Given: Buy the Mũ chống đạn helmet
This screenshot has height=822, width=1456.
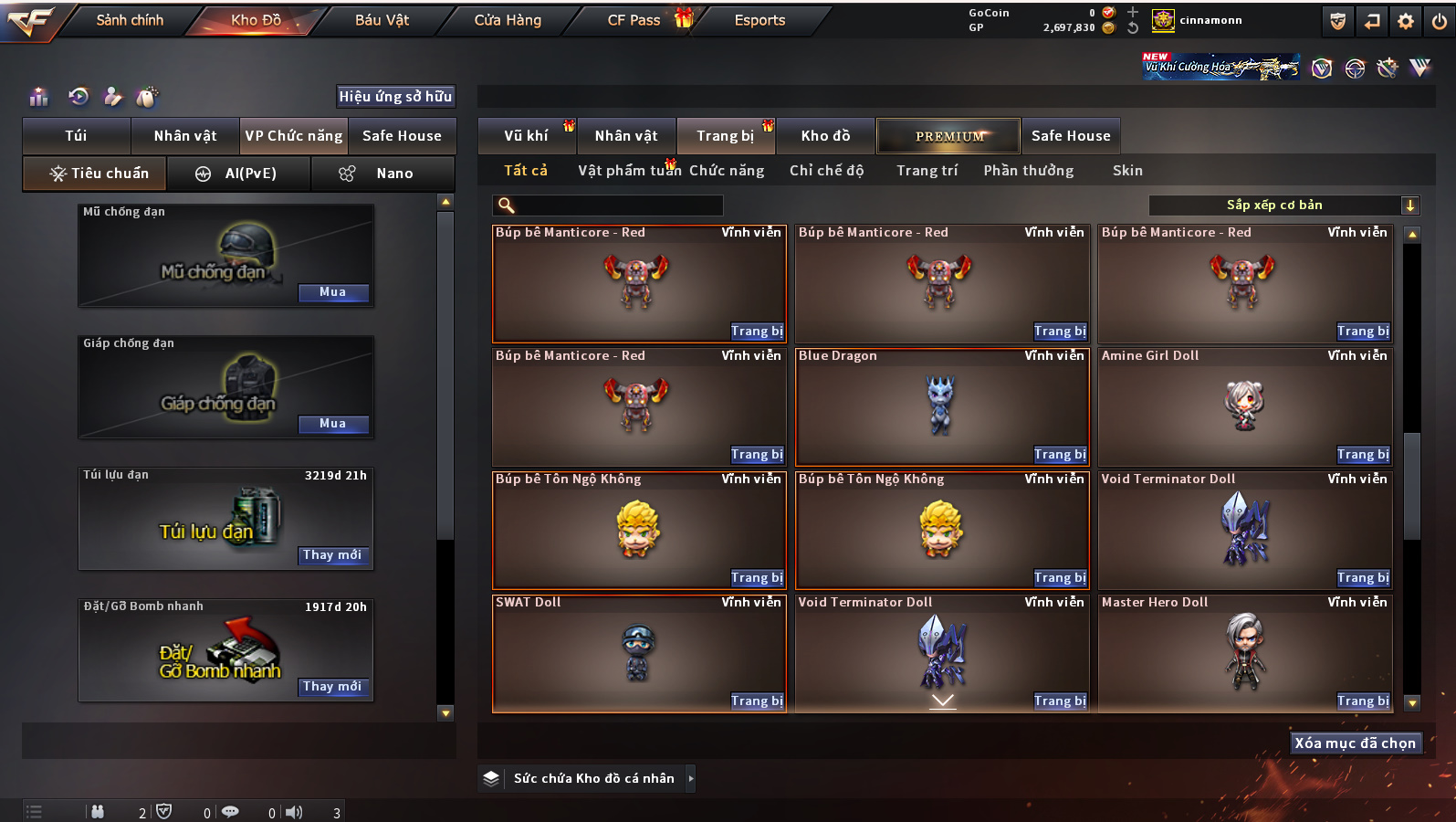Looking at the screenshot, I should pos(332,292).
